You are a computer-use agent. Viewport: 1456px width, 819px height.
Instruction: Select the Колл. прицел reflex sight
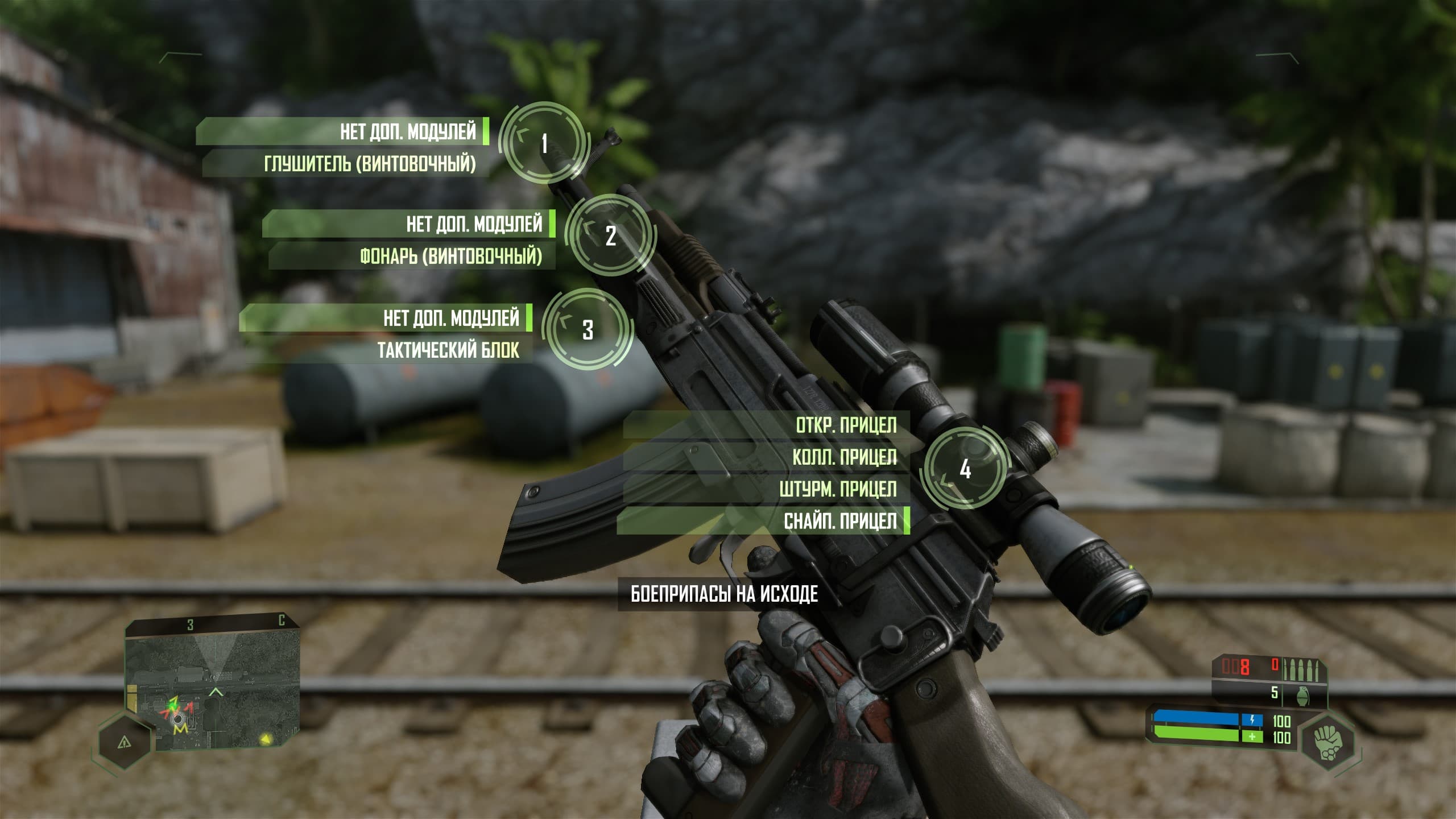coord(844,457)
